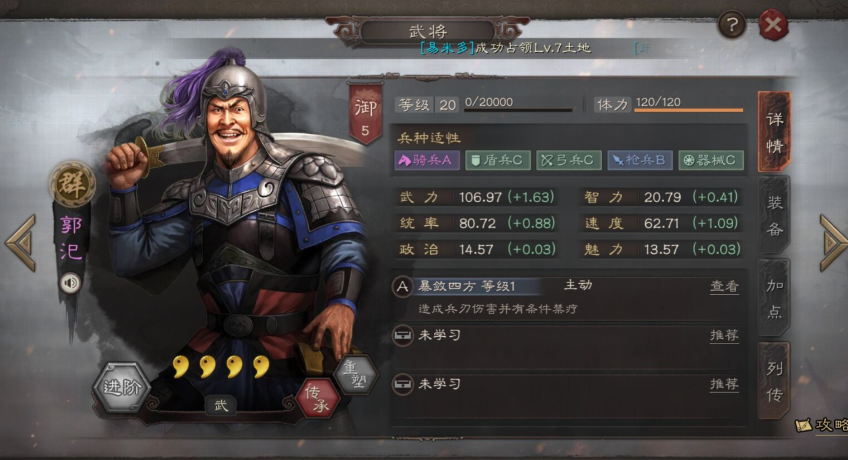Select the 盾兵C shield aptitude tag

click(x=498, y=160)
